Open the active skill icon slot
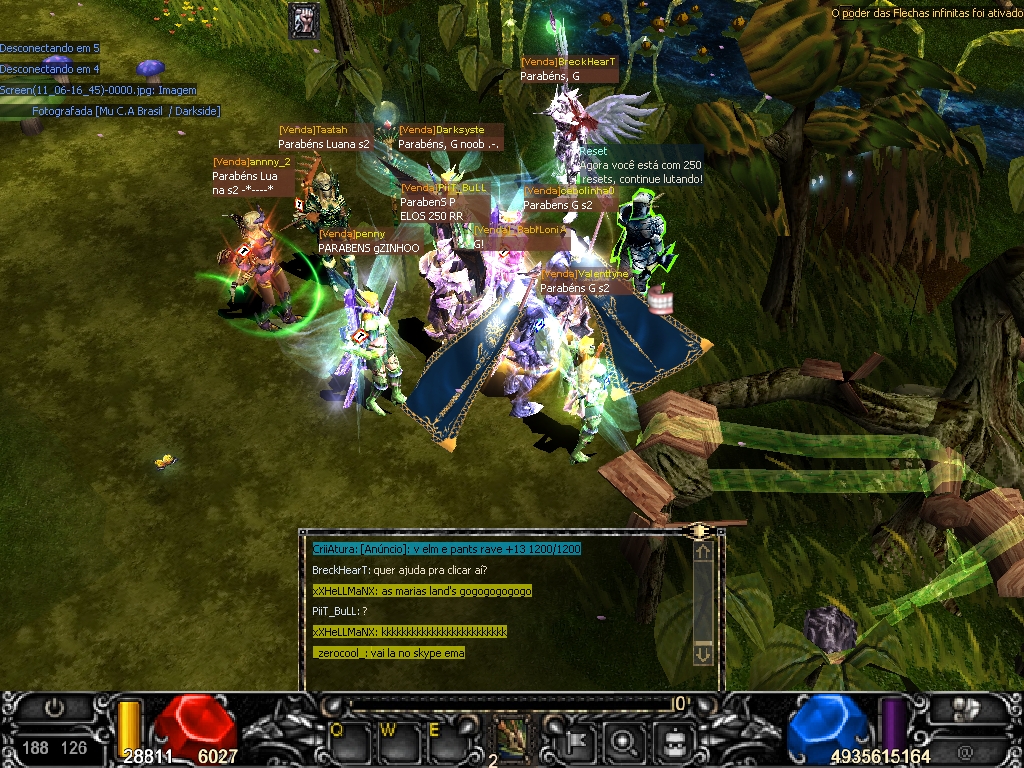1024x768 pixels. [514, 738]
